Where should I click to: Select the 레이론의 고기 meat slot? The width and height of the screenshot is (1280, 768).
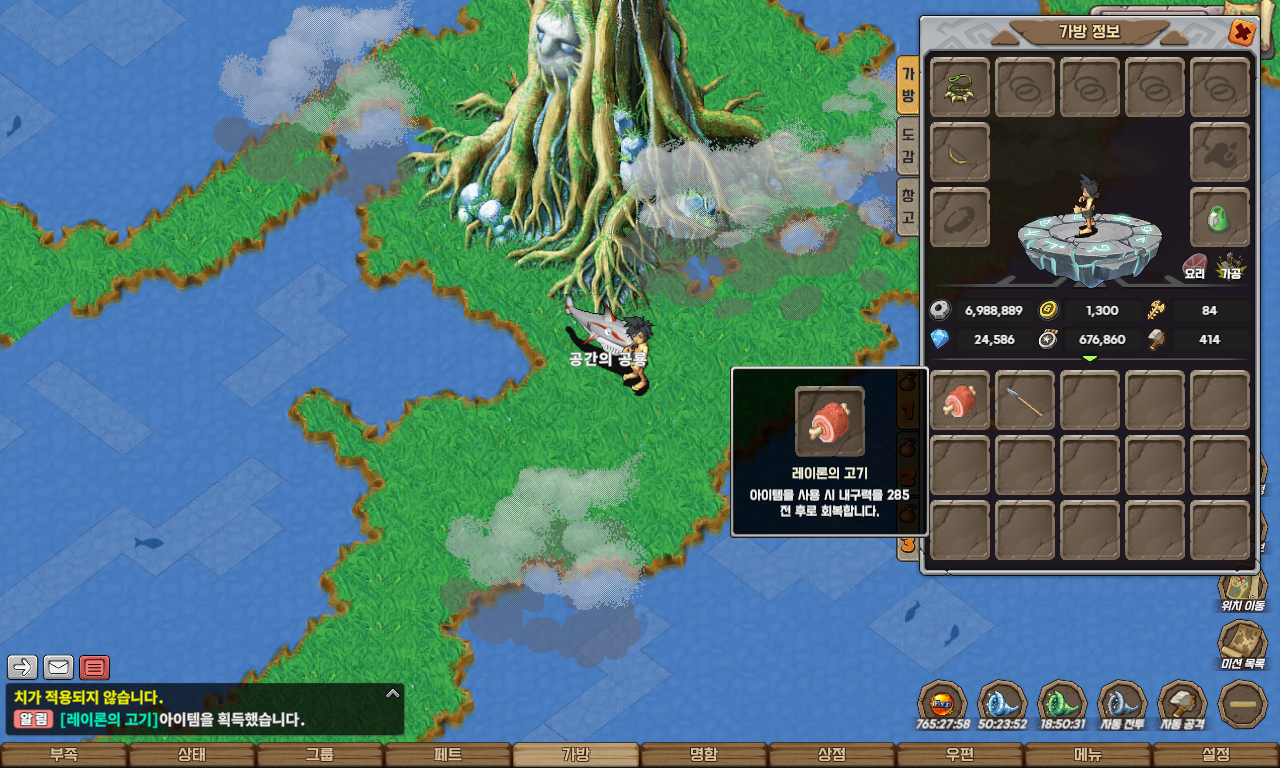960,401
